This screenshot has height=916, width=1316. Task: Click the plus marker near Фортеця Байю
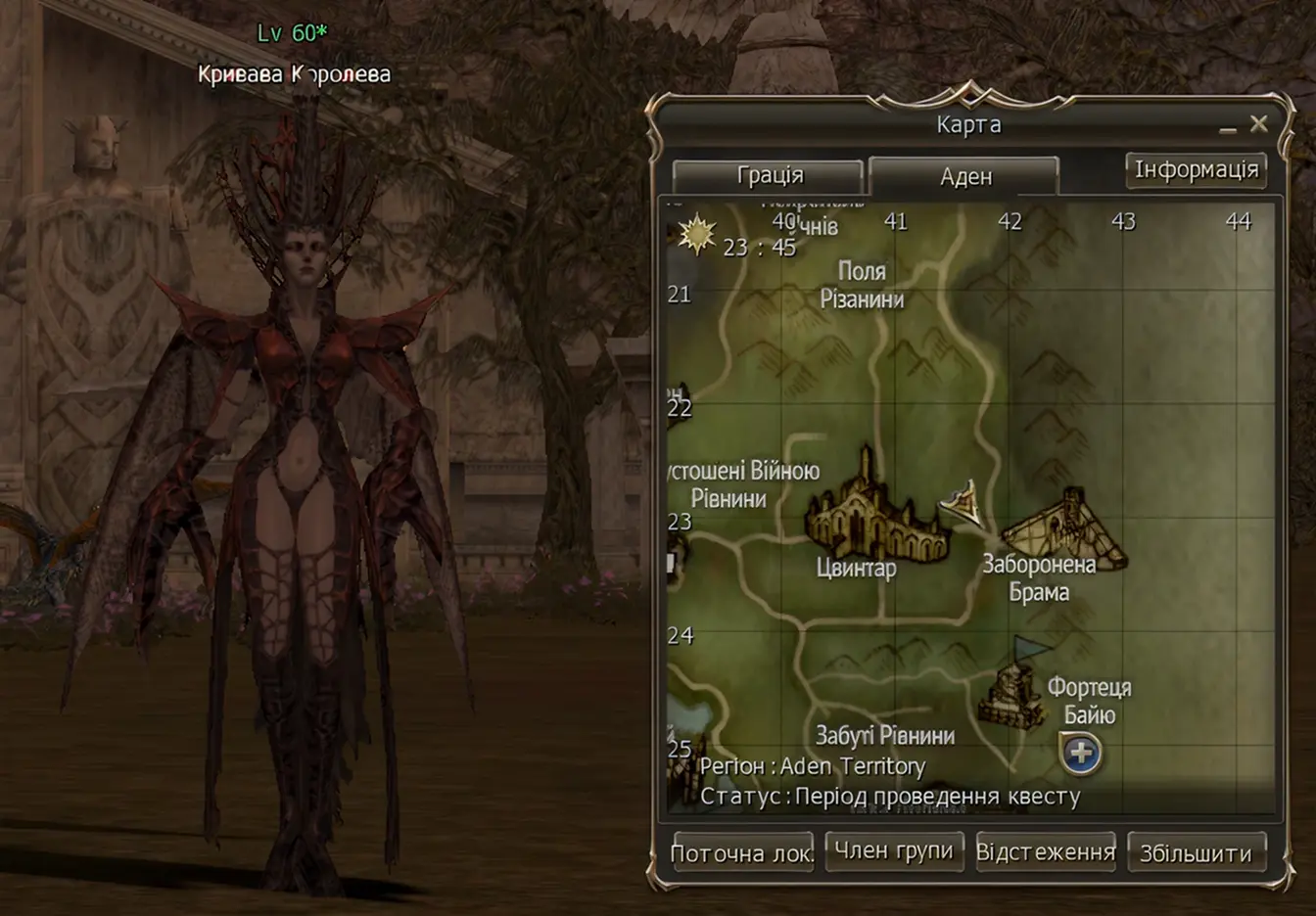coord(1081,754)
